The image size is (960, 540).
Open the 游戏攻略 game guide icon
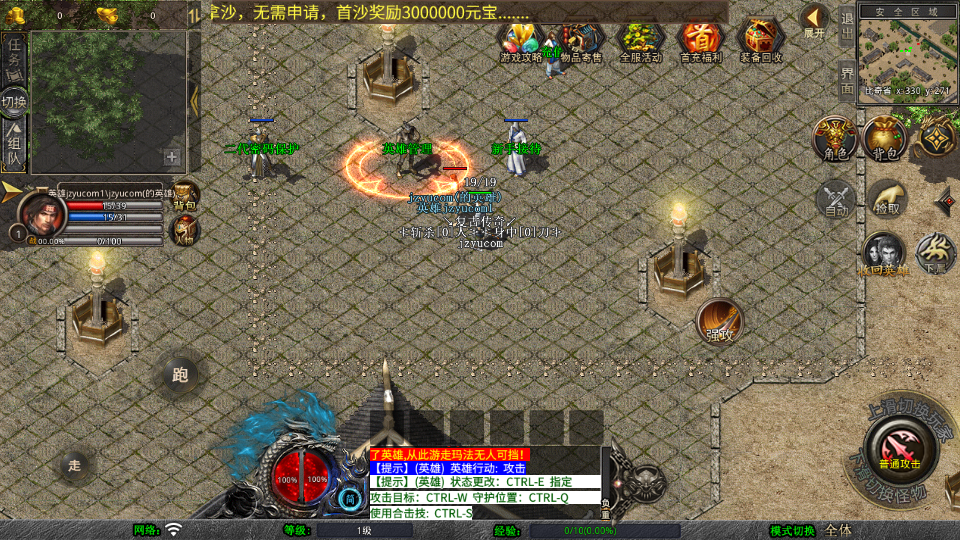coord(520,40)
